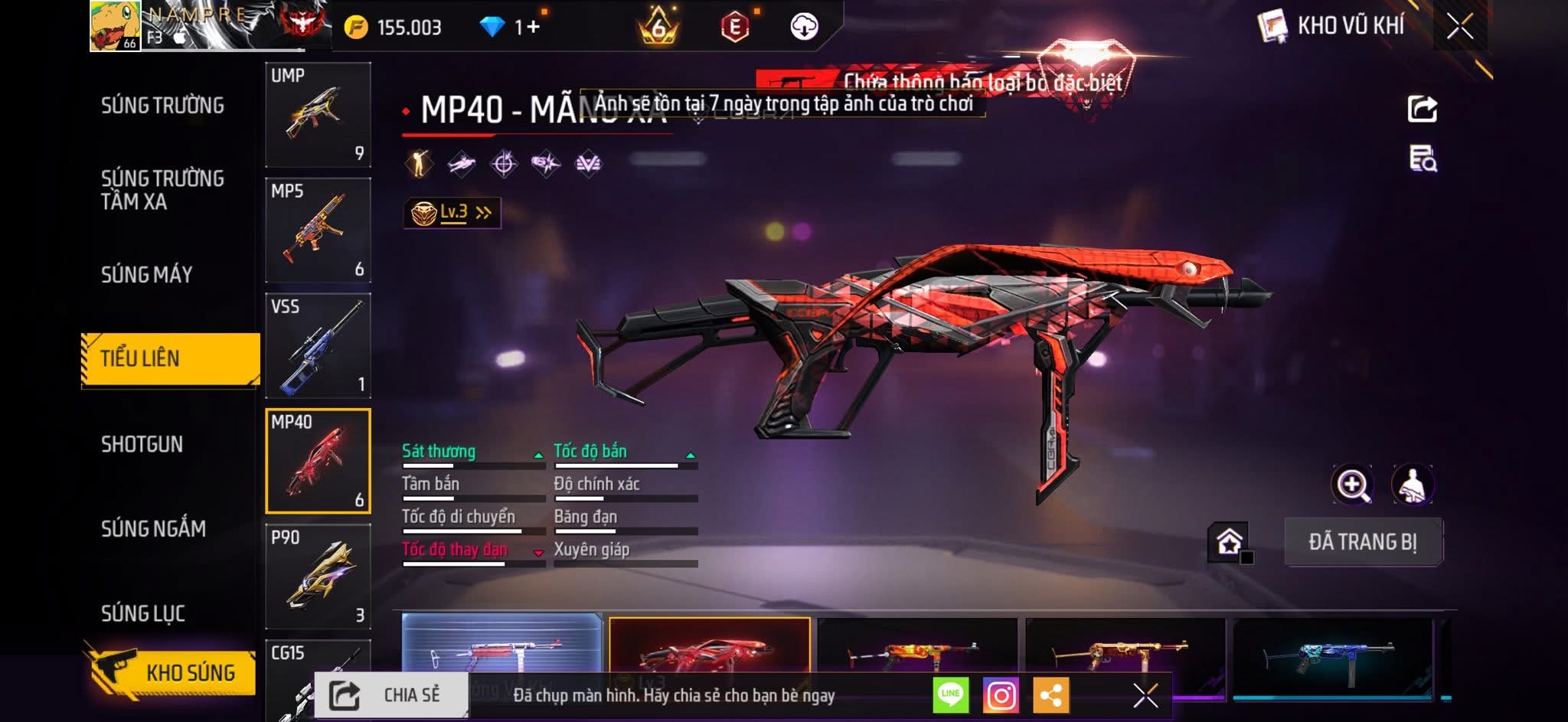Viewport: 1568px width, 722px height.
Task: Switch to the Shotgun category
Action: 142,444
